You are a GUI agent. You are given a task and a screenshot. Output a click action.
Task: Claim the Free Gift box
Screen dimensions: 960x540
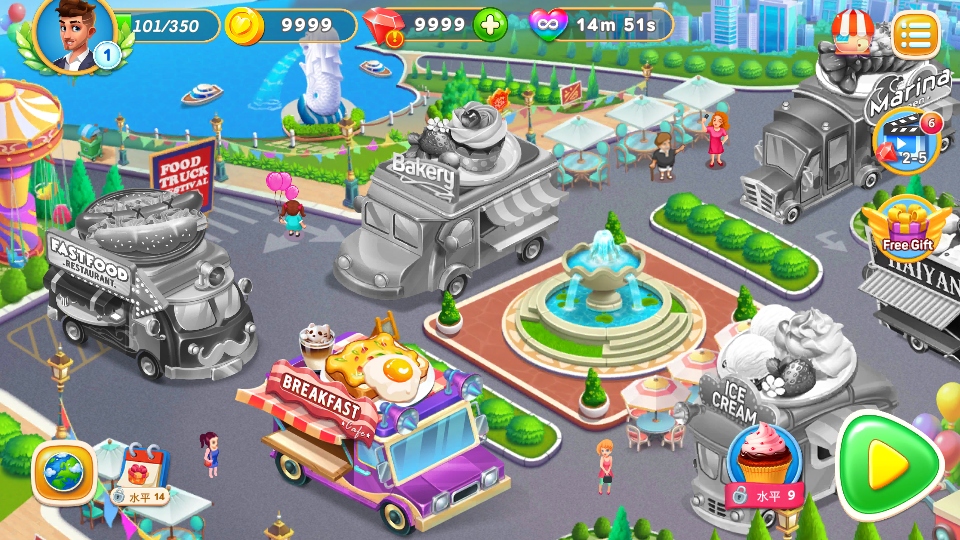pos(908,228)
